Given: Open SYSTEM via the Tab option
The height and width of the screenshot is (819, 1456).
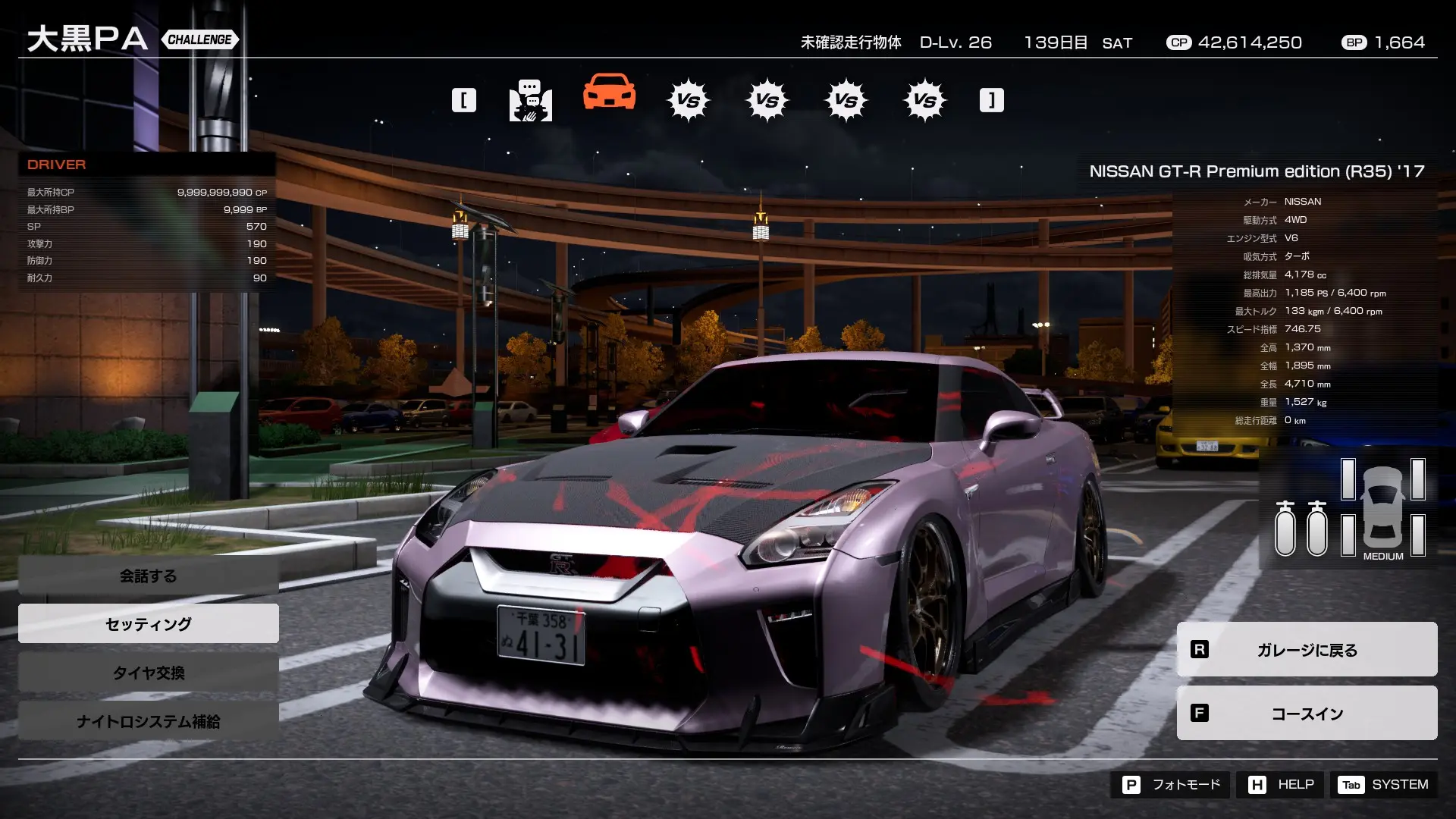Looking at the screenshot, I should 1394,785.
